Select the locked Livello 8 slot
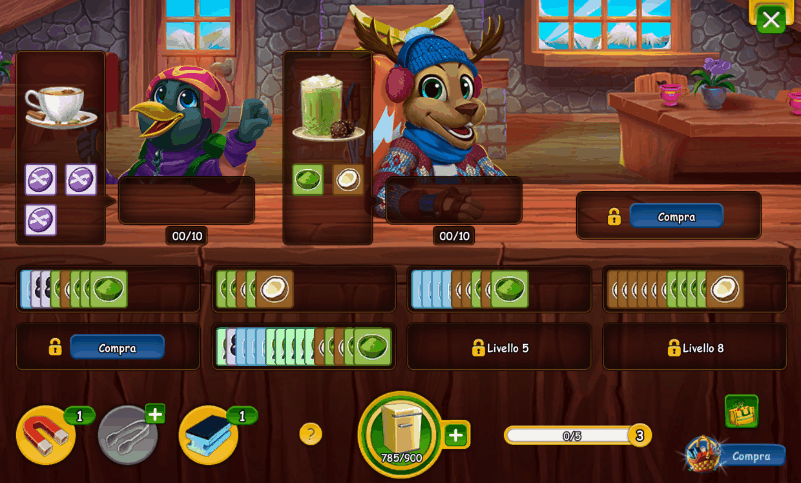This screenshot has height=483, width=801. (694, 348)
